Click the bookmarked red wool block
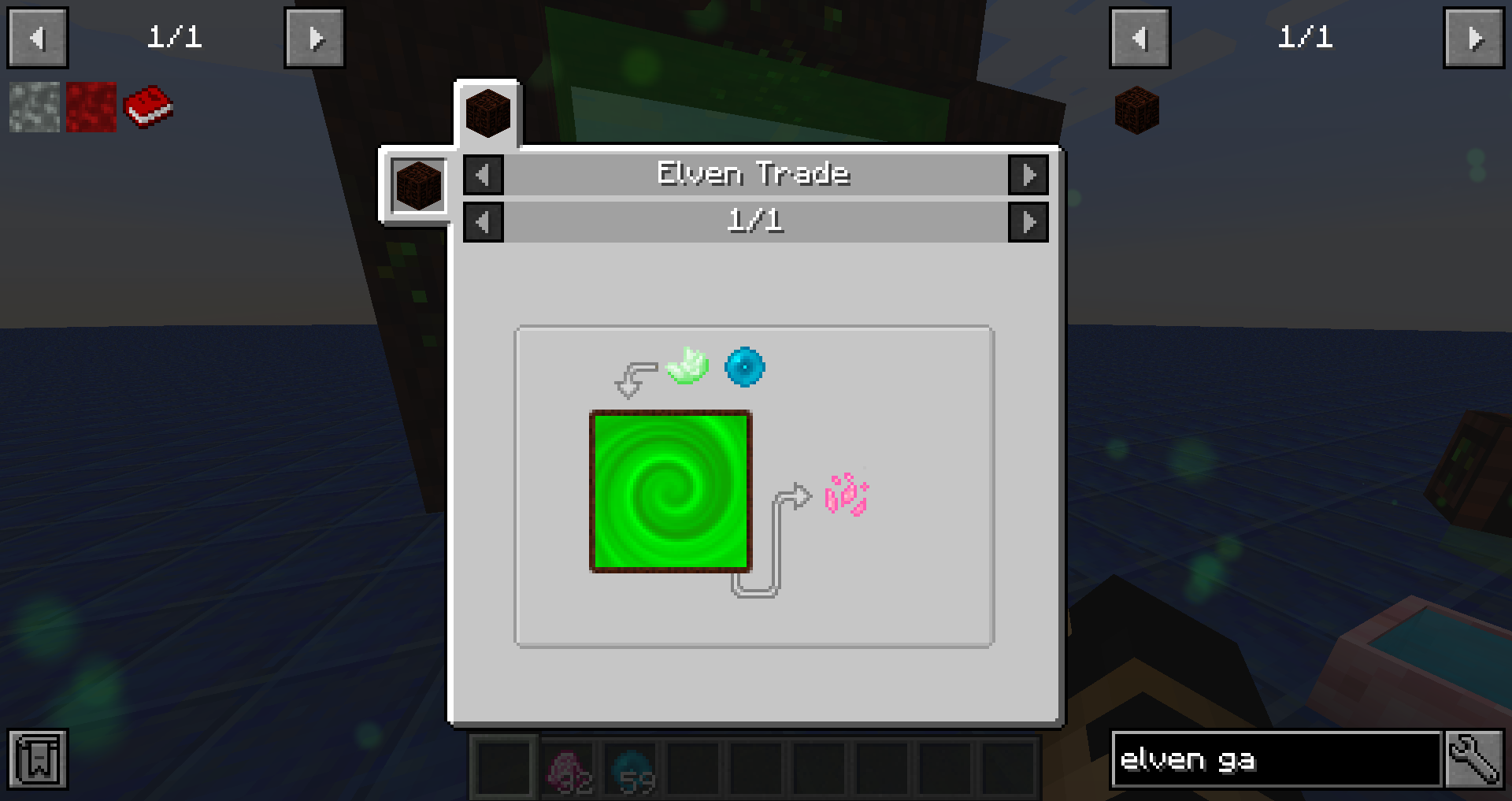Viewport: 1512px width, 801px height. click(x=89, y=108)
